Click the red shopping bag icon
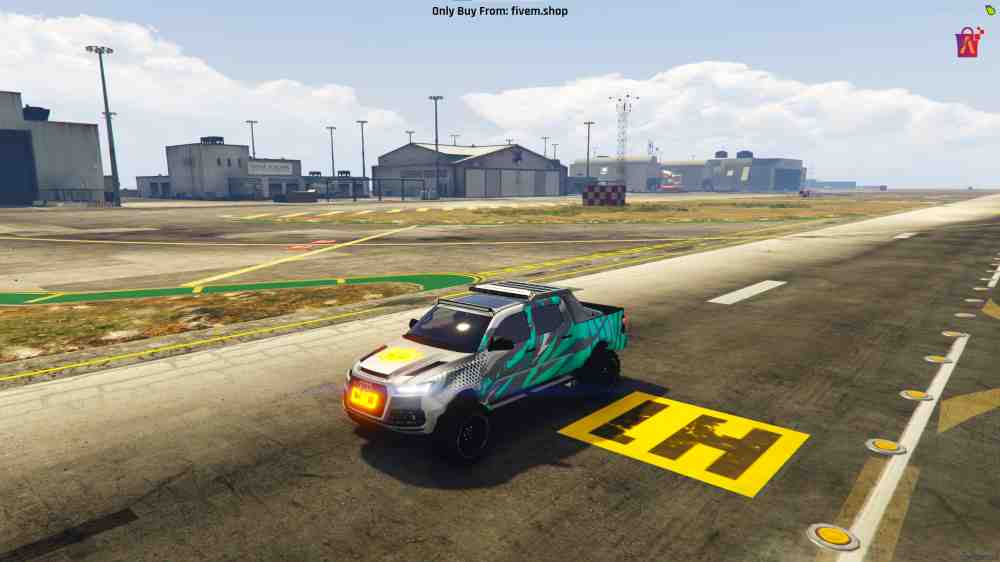Image resolution: width=1000 pixels, height=562 pixels. [967, 42]
